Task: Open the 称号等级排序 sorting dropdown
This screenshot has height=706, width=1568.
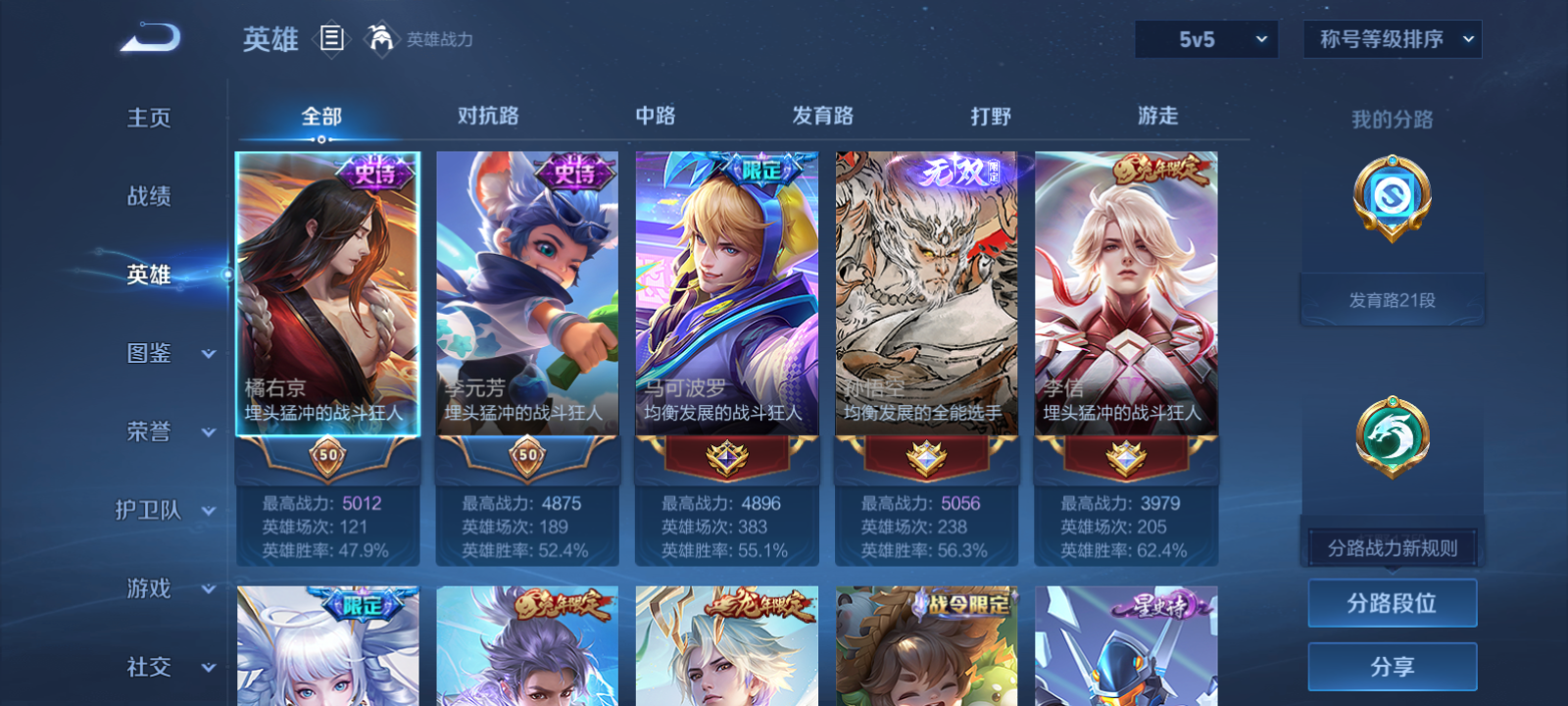Action: (x=1392, y=40)
